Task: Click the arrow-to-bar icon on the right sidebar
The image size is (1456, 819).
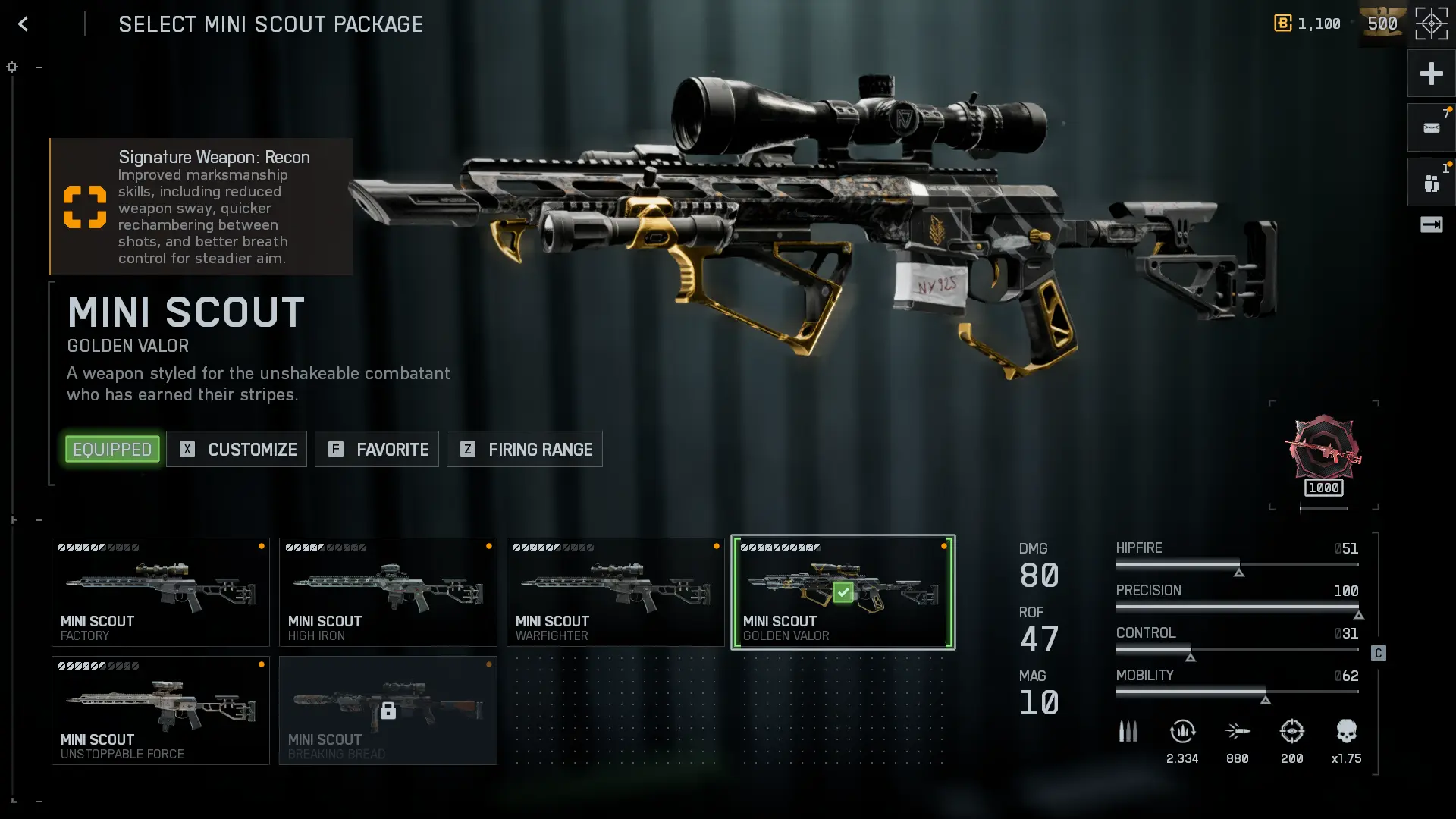Action: point(1431,224)
